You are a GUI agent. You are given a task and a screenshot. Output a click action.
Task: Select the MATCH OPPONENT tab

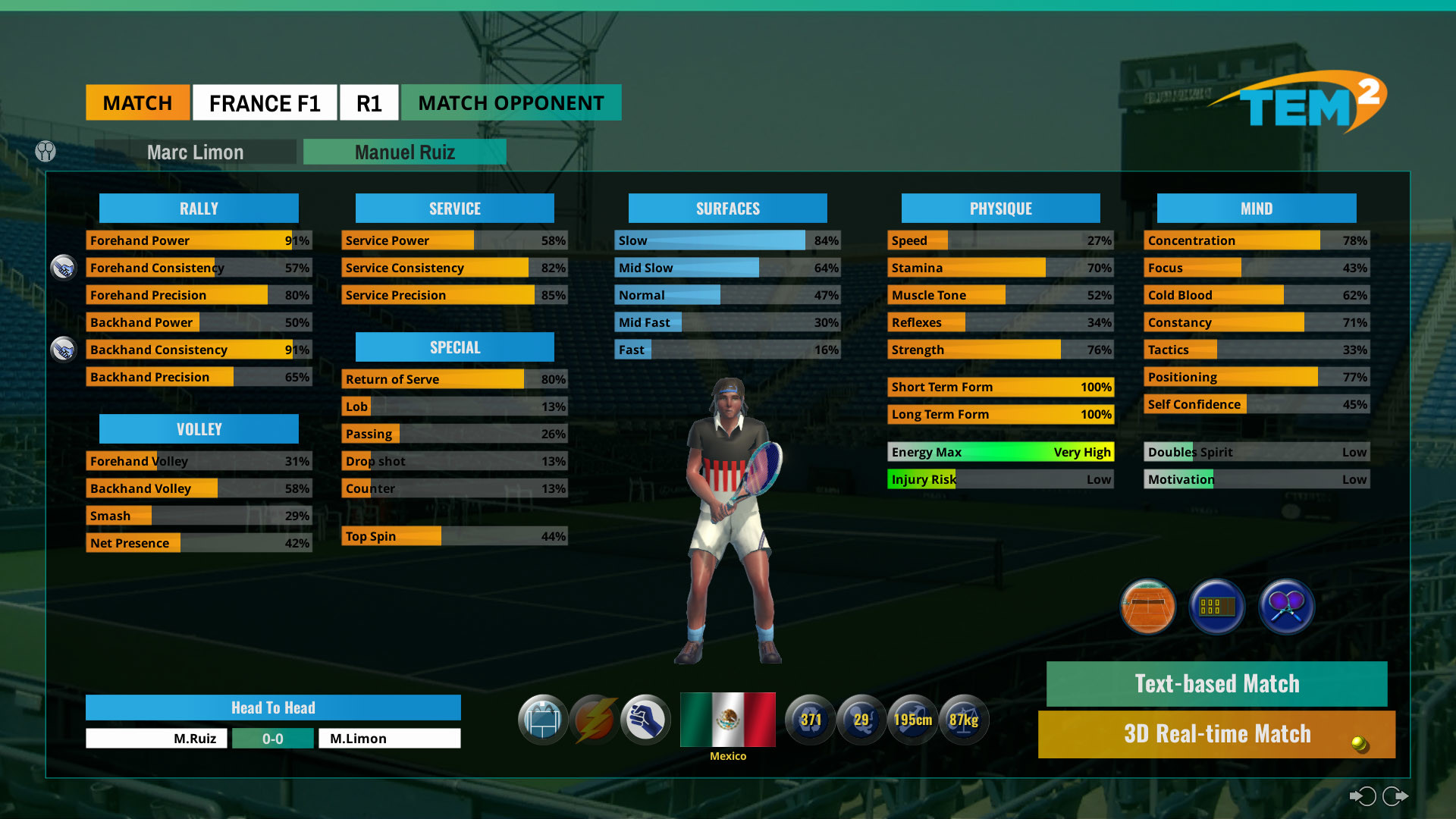click(510, 102)
